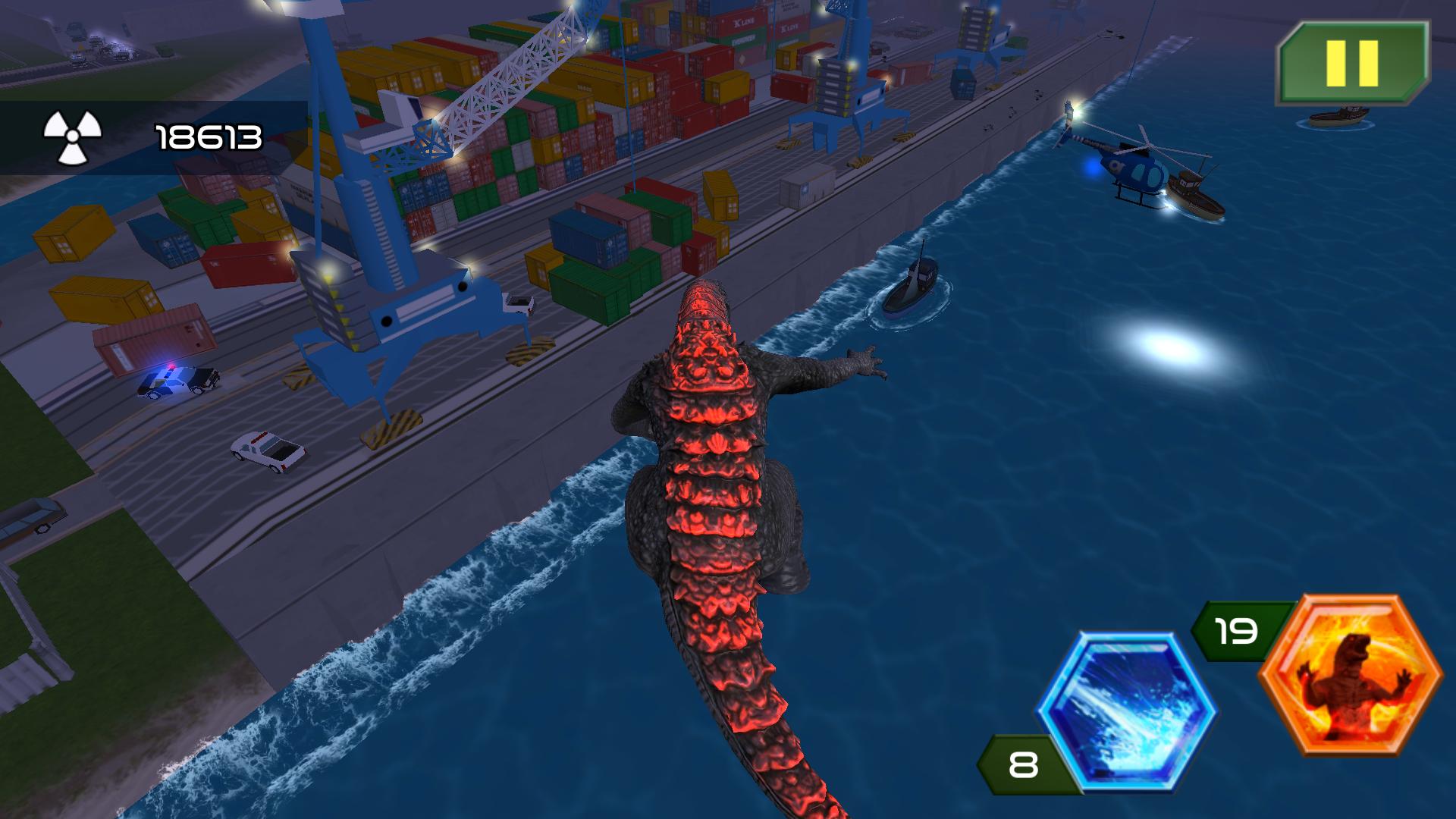Trigger the orange fiery roar ability

click(1351, 675)
